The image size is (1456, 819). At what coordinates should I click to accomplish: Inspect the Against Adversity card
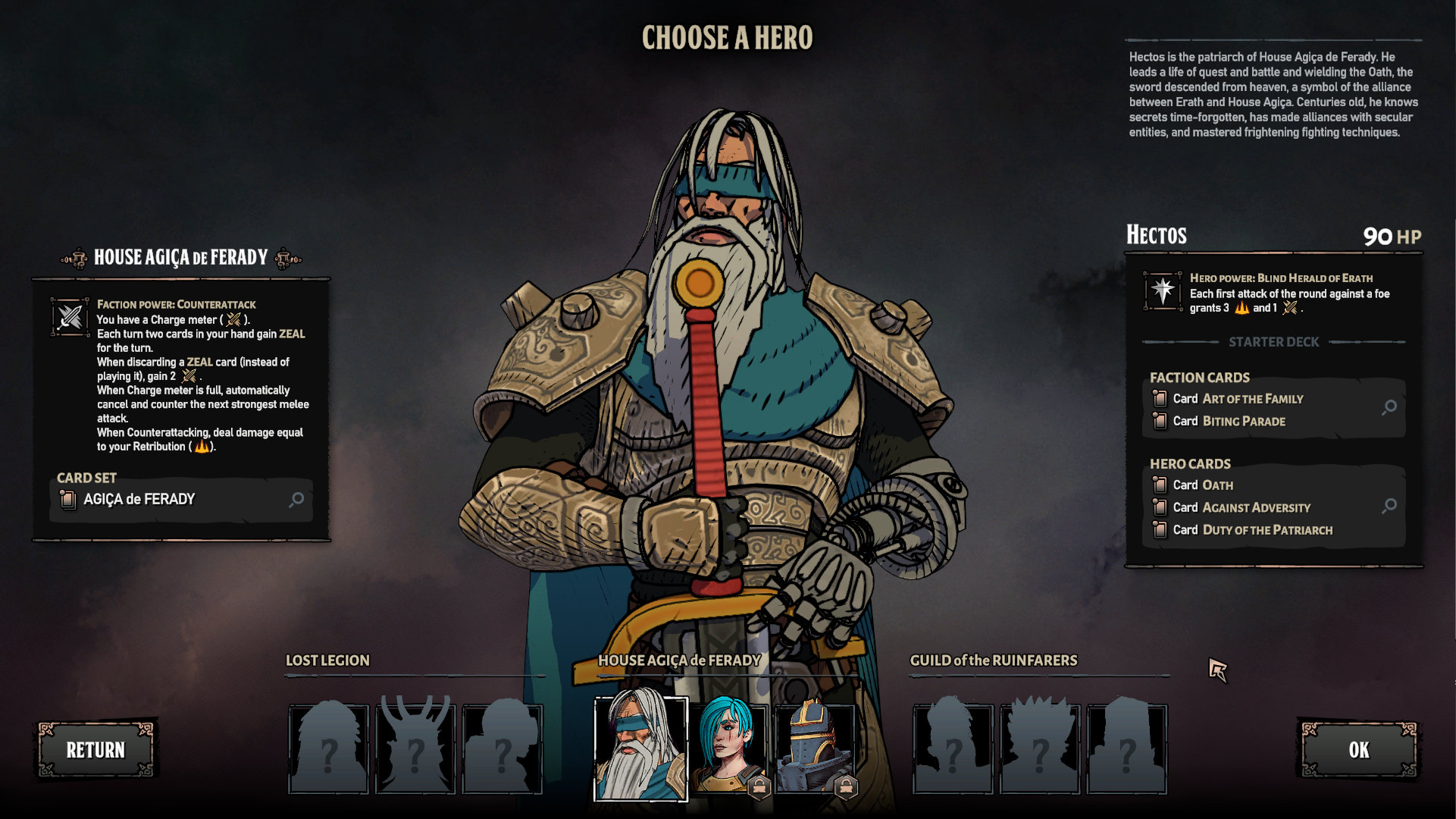pyautogui.click(x=1241, y=507)
